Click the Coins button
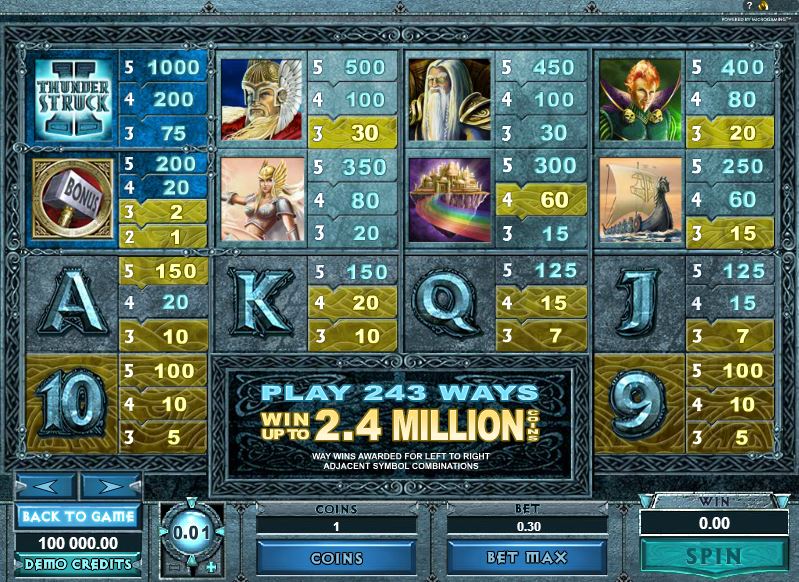This screenshot has width=799, height=582. coord(336,557)
